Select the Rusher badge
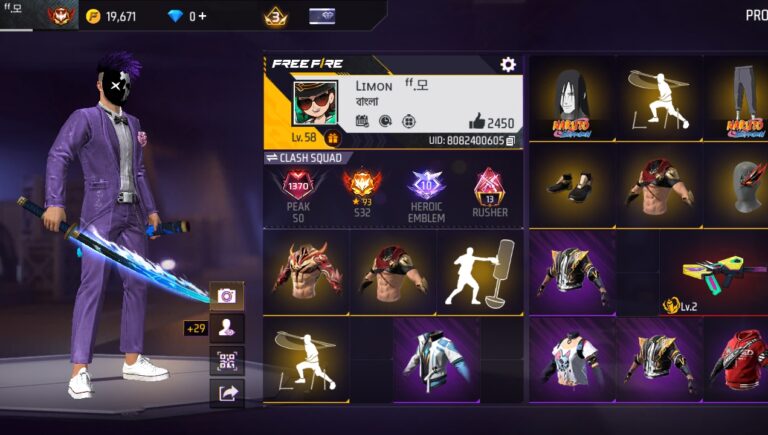Image resolution: width=768 pixels, height=435 pixels. [490, 191]
